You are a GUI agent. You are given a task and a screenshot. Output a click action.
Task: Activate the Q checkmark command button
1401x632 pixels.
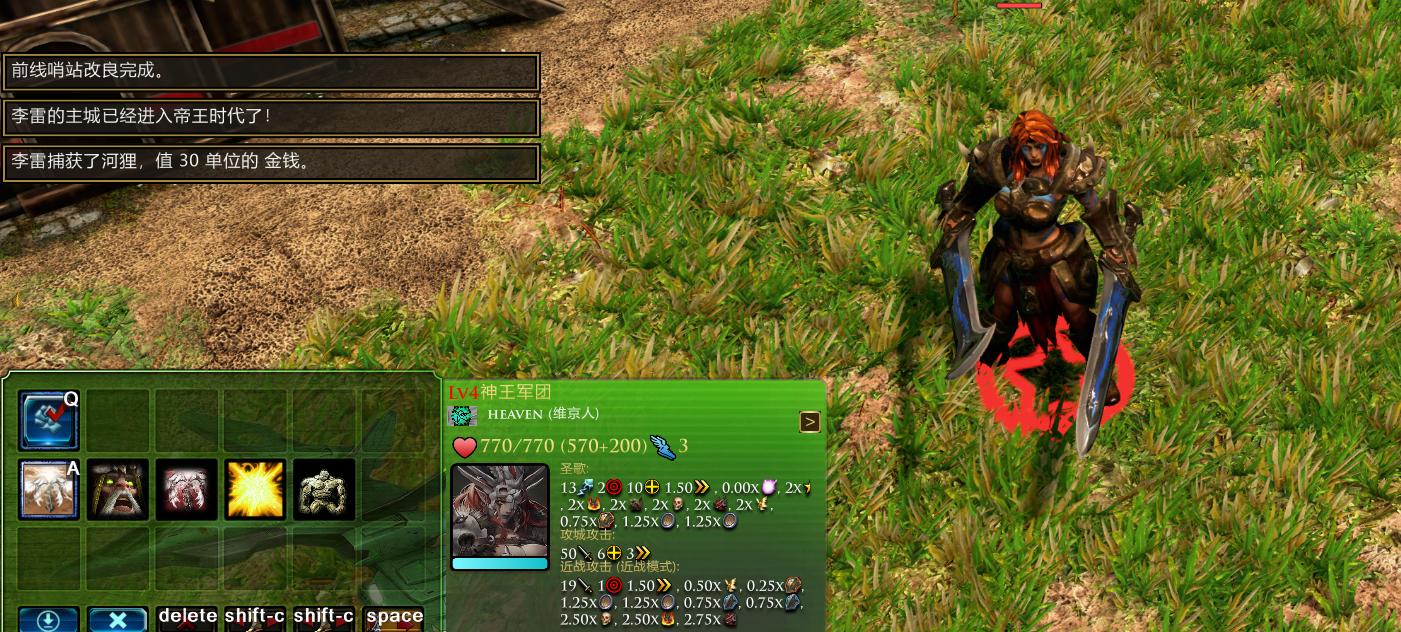[x=48, y=420]
